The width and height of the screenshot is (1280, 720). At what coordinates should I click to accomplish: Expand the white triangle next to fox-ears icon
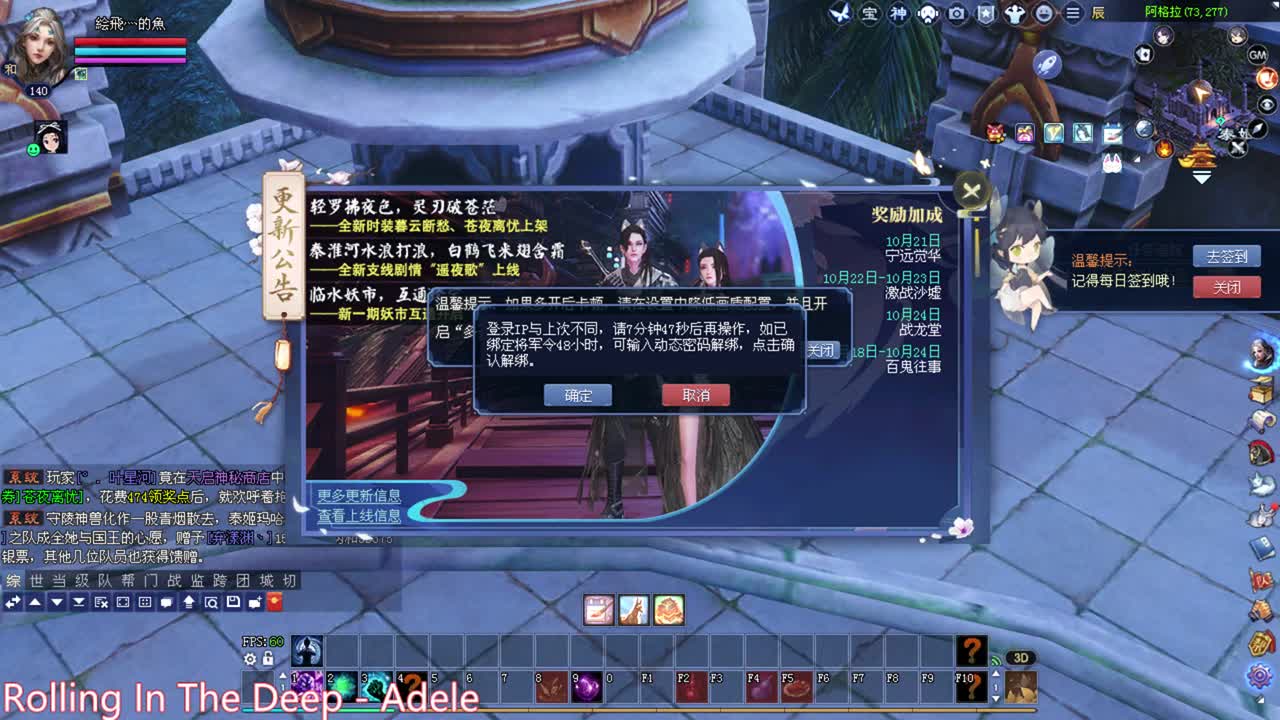pos(1137,159)
